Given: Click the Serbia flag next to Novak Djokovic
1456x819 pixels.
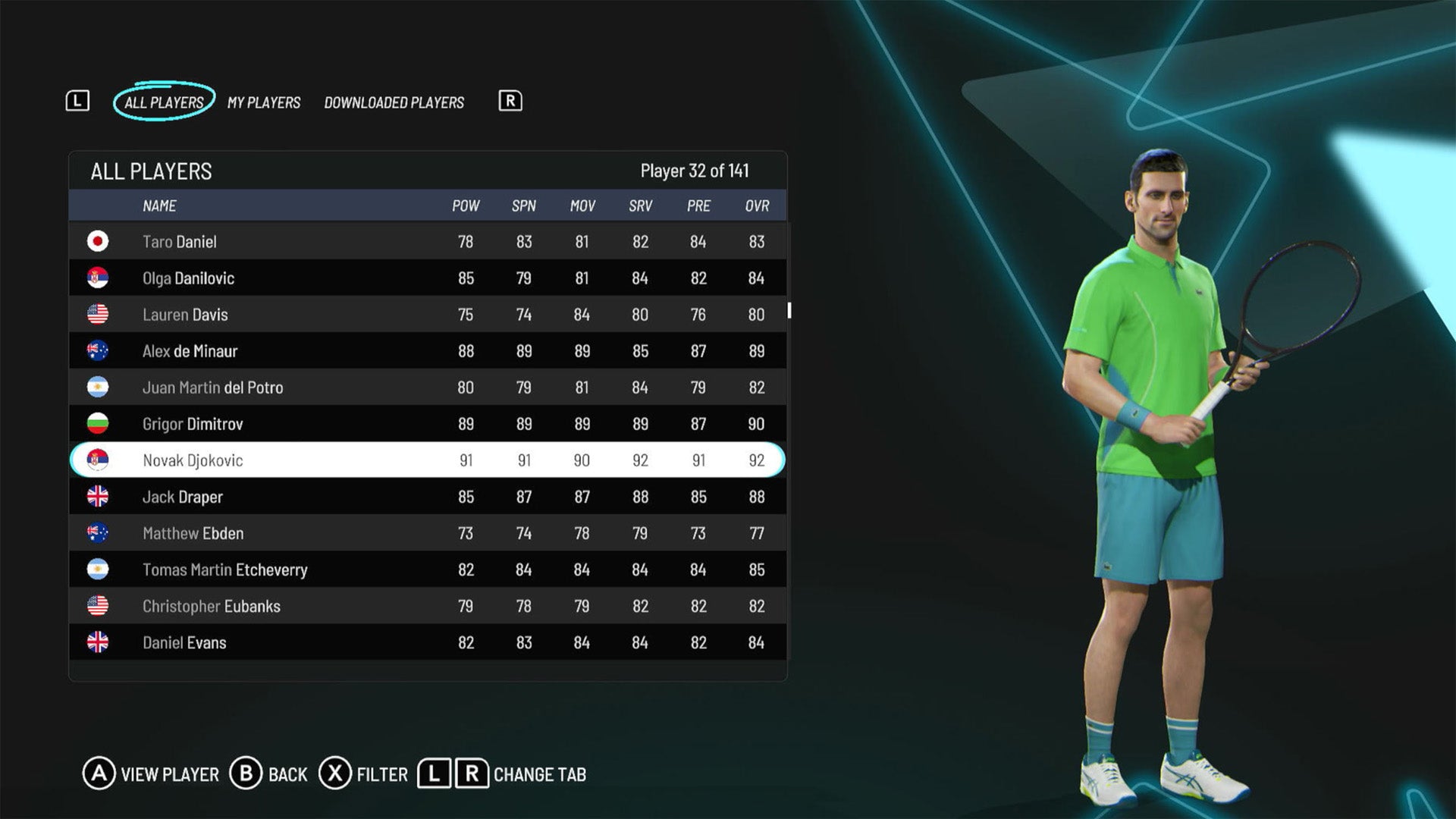Looking at the screenshot, I should point(98,460).
